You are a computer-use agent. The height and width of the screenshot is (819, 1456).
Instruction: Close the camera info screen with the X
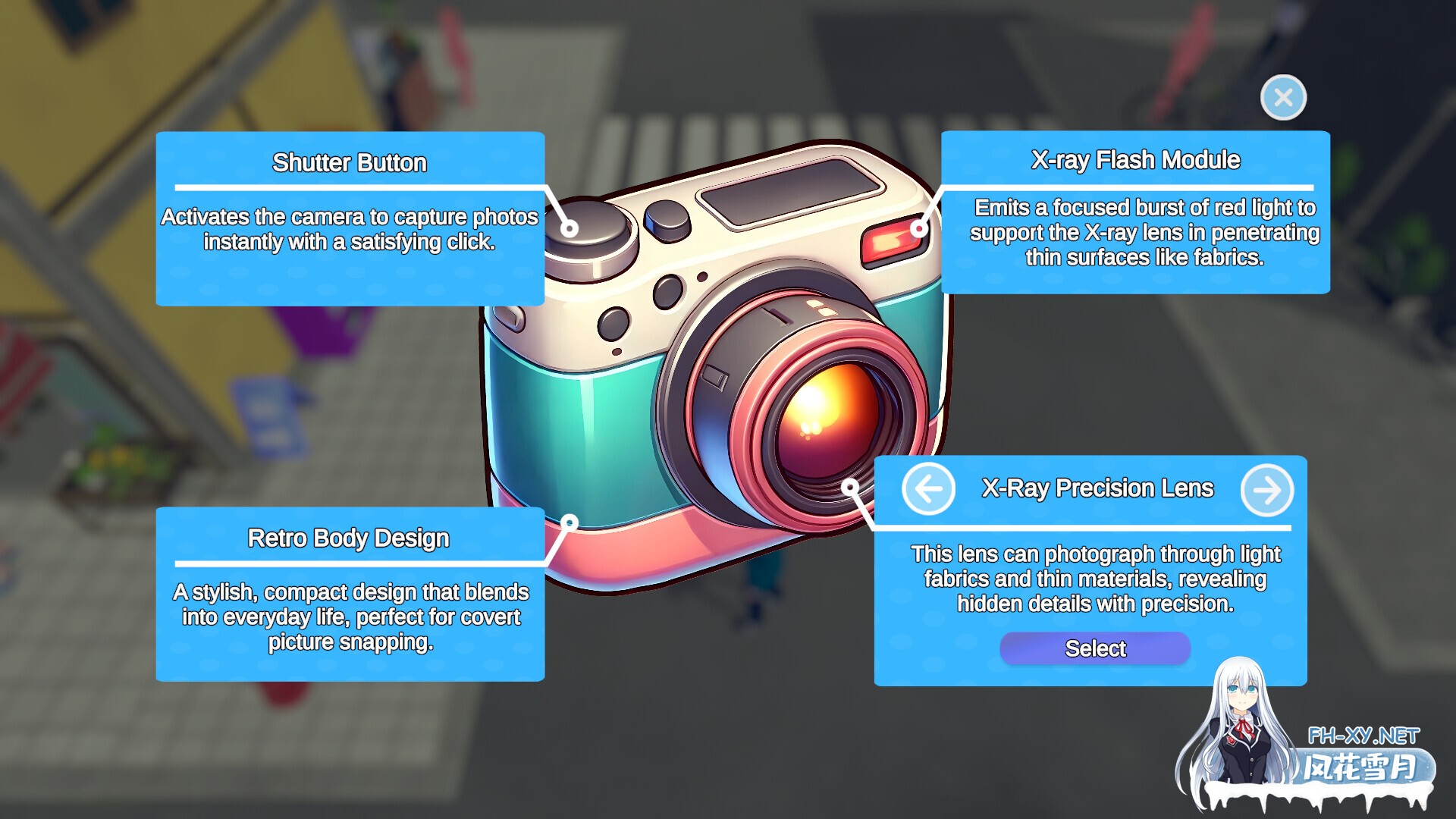point(1284,97)
